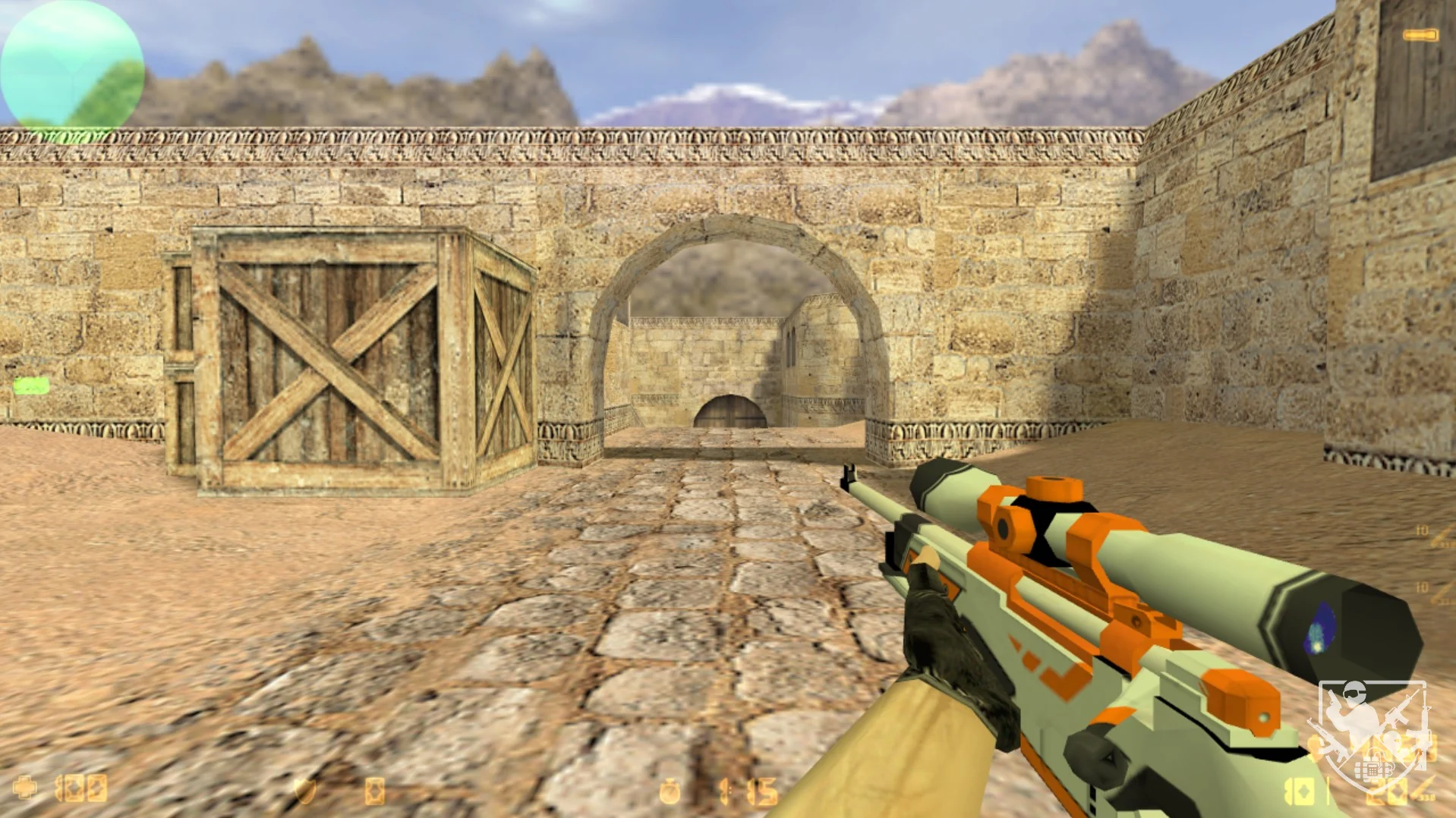Click the health cross icon
The width and height of the screenshot is (1456, 818).
coord(24,788)
